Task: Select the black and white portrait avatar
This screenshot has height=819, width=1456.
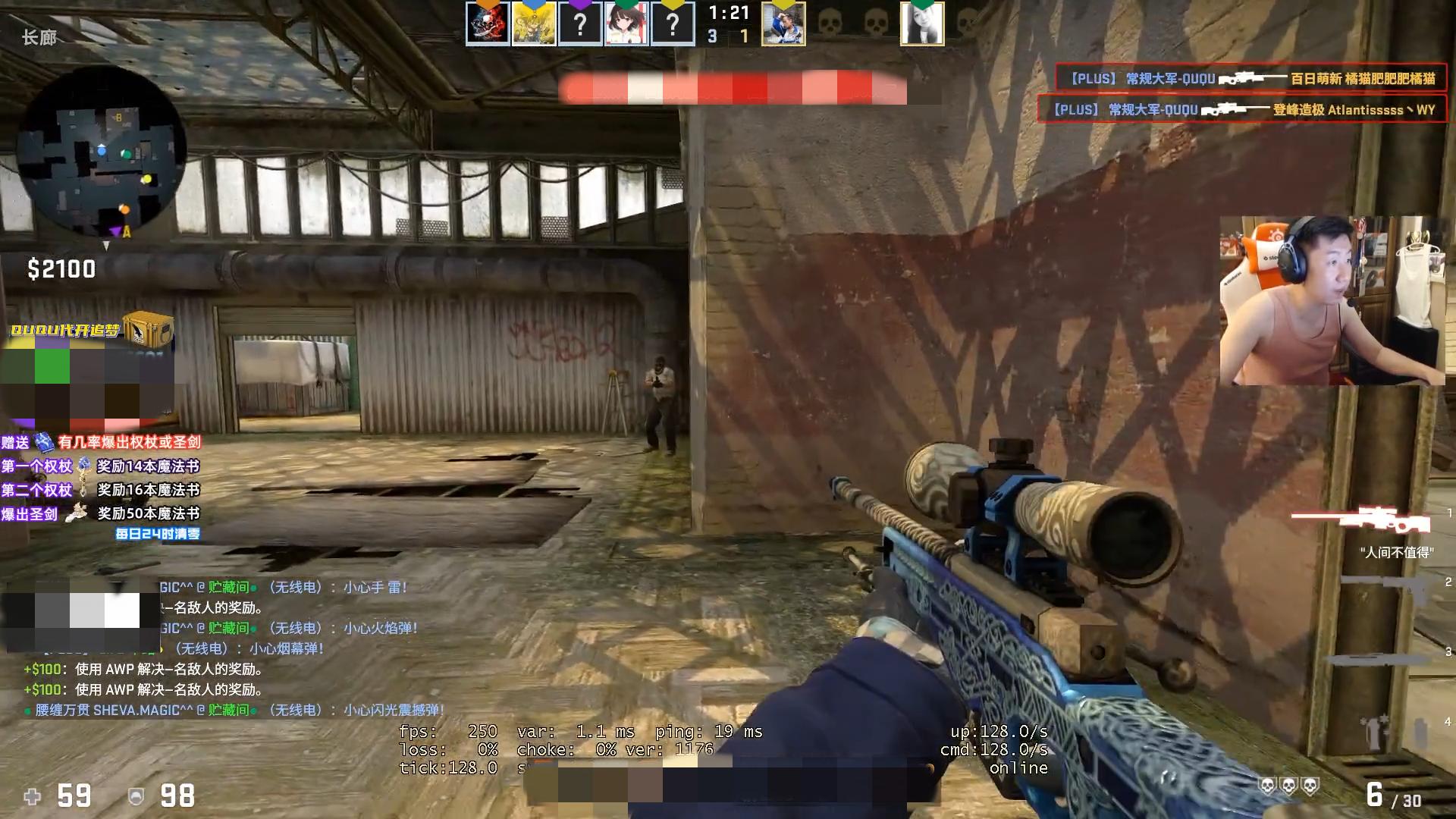Action: [x=922, y=24]
